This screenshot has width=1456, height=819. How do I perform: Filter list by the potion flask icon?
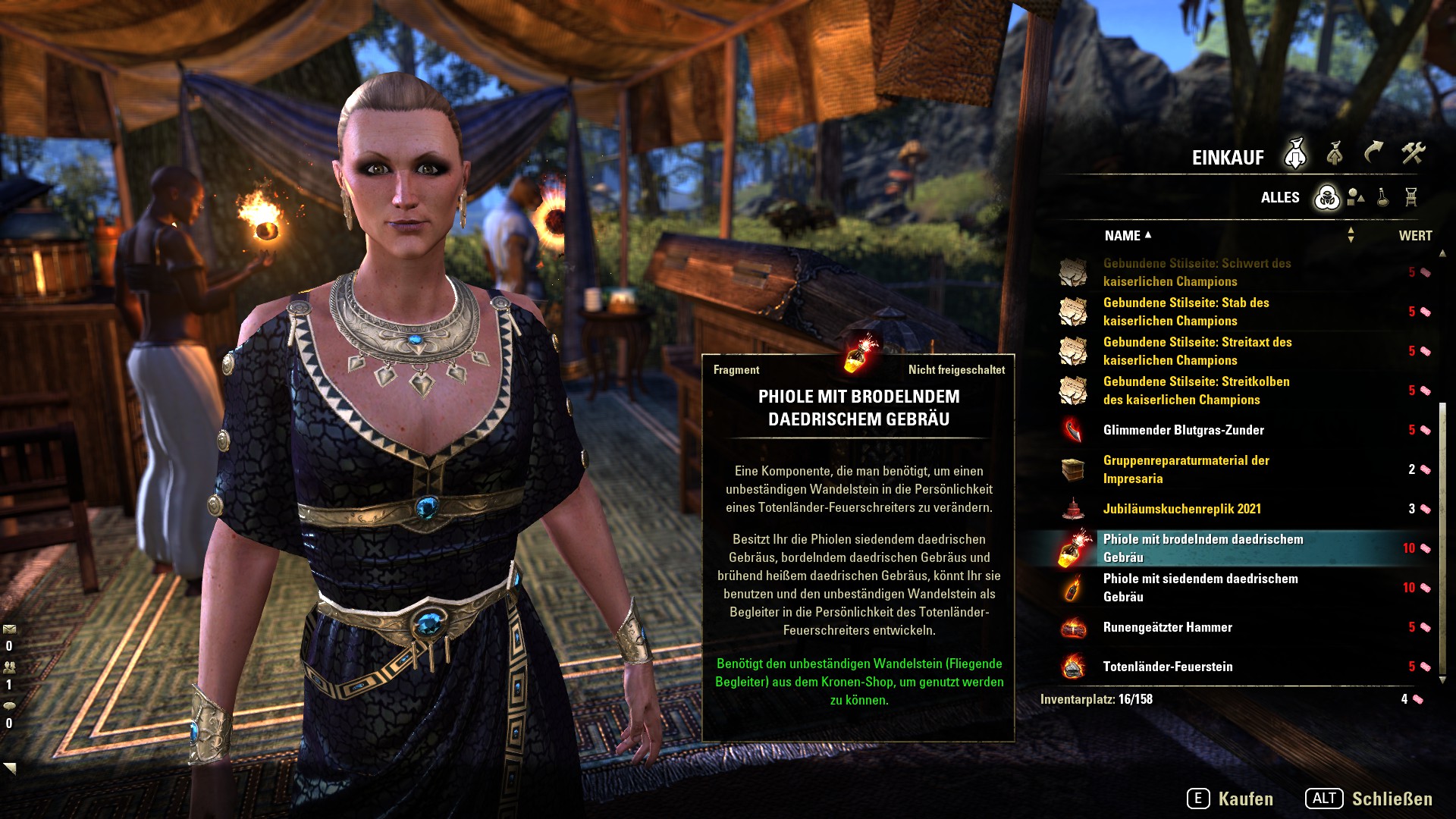point(1383,198)
